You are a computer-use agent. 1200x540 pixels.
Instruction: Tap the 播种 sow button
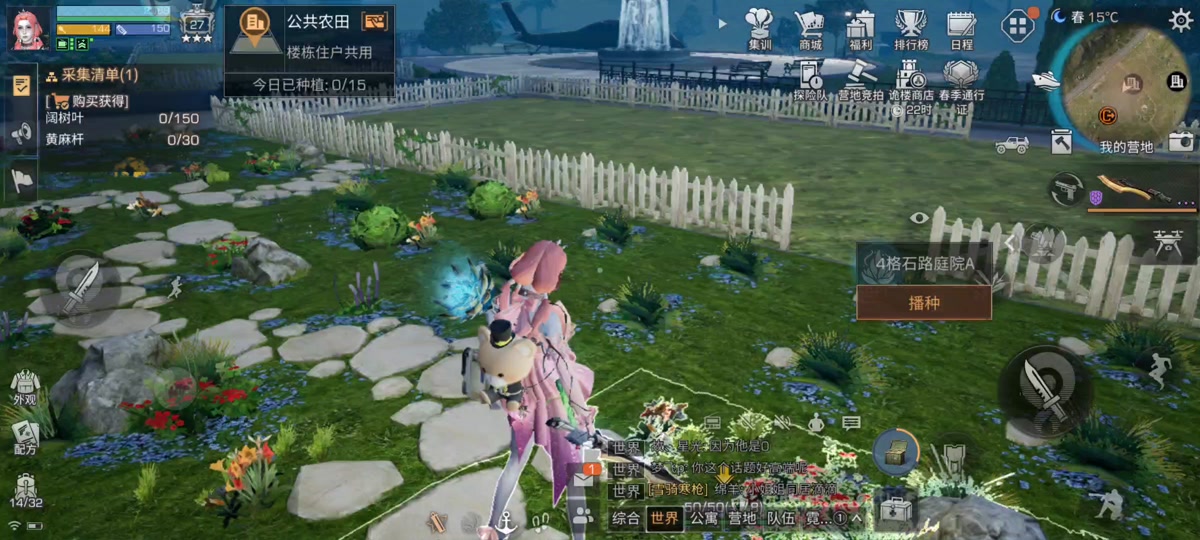click(923, 302)
